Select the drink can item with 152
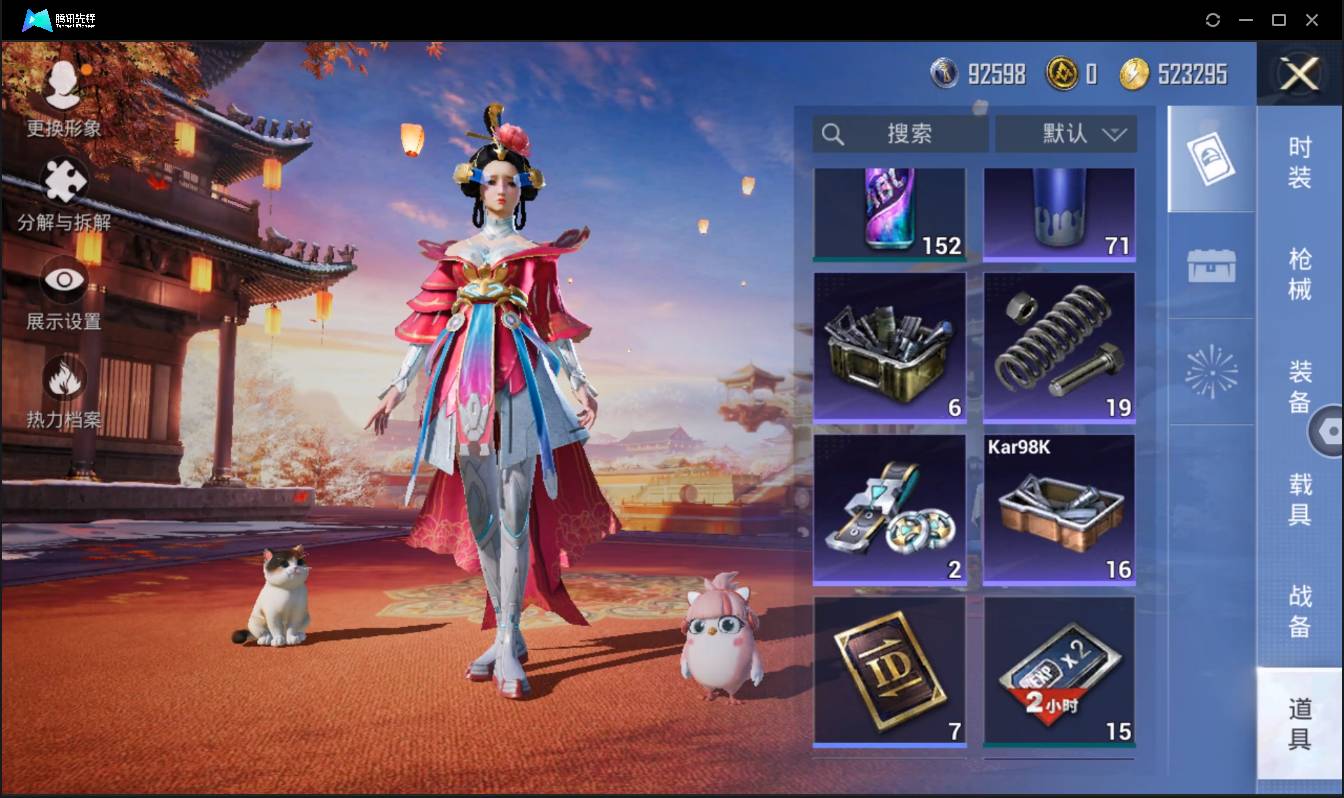 890,214
